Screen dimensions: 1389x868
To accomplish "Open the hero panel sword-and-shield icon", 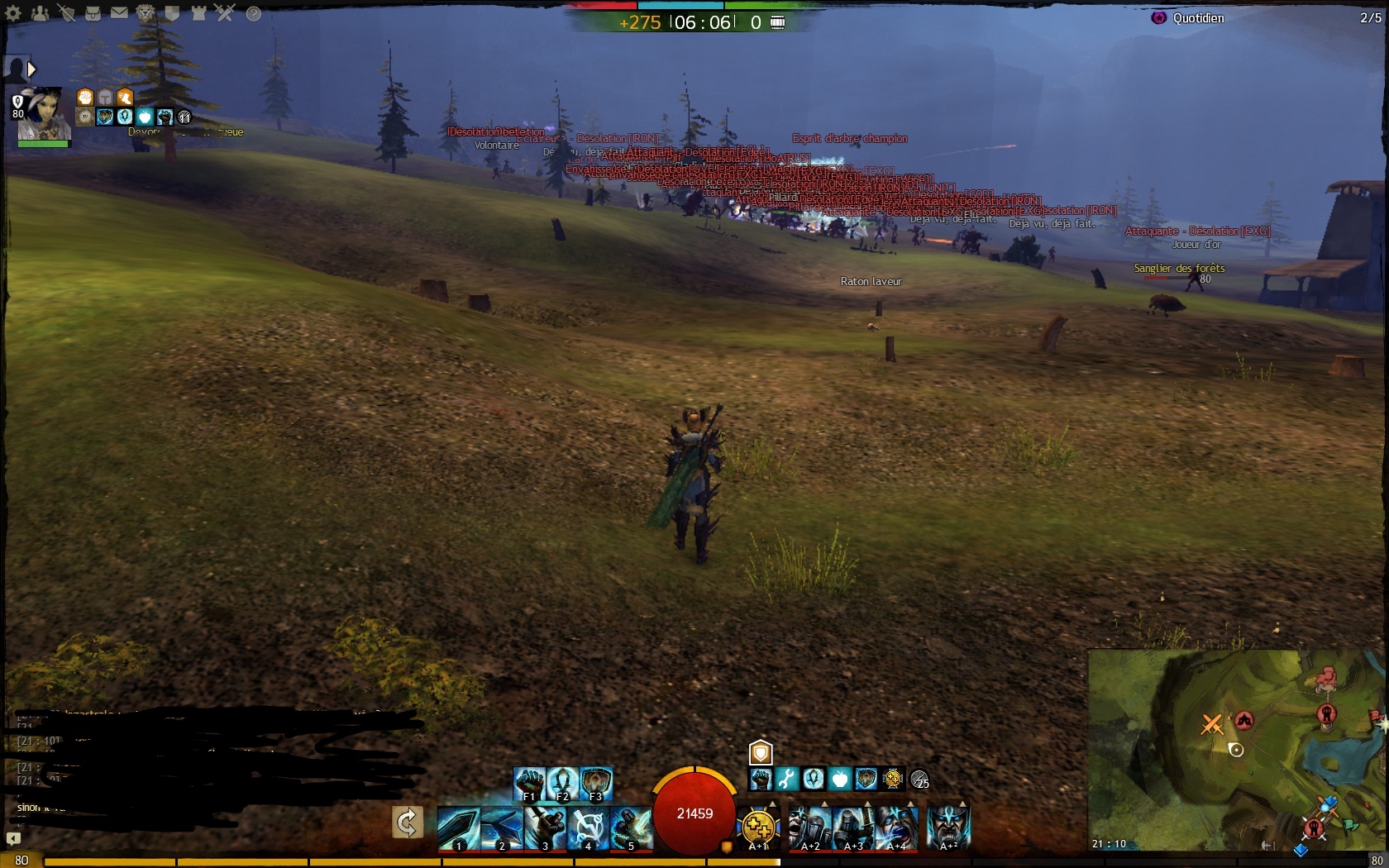I will [x=67, y=13].
